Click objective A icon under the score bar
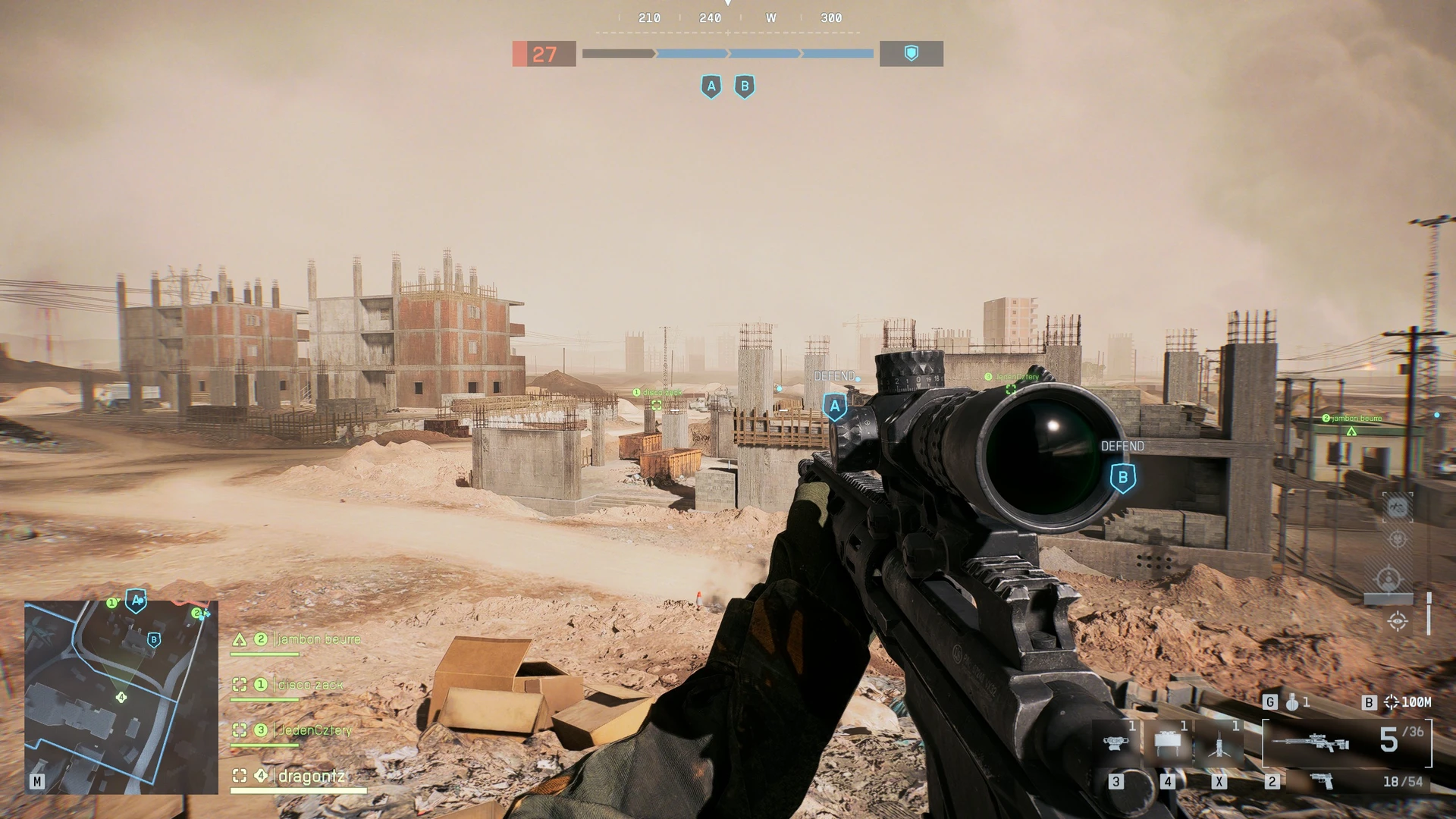The image size is (1456, 819). (711, 86)
